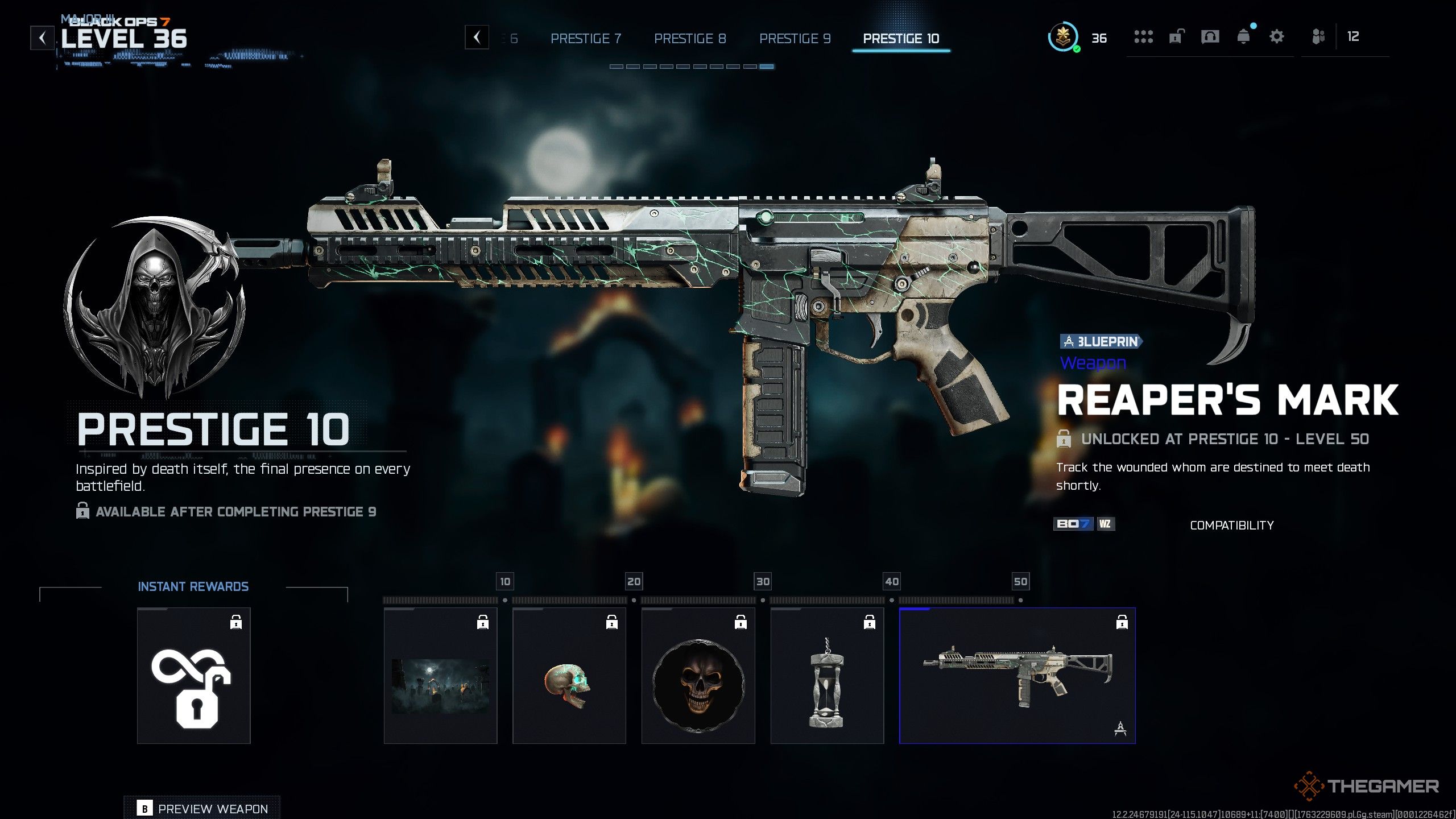
Task: Open the player rank emblem profile
Action: 1062,38
